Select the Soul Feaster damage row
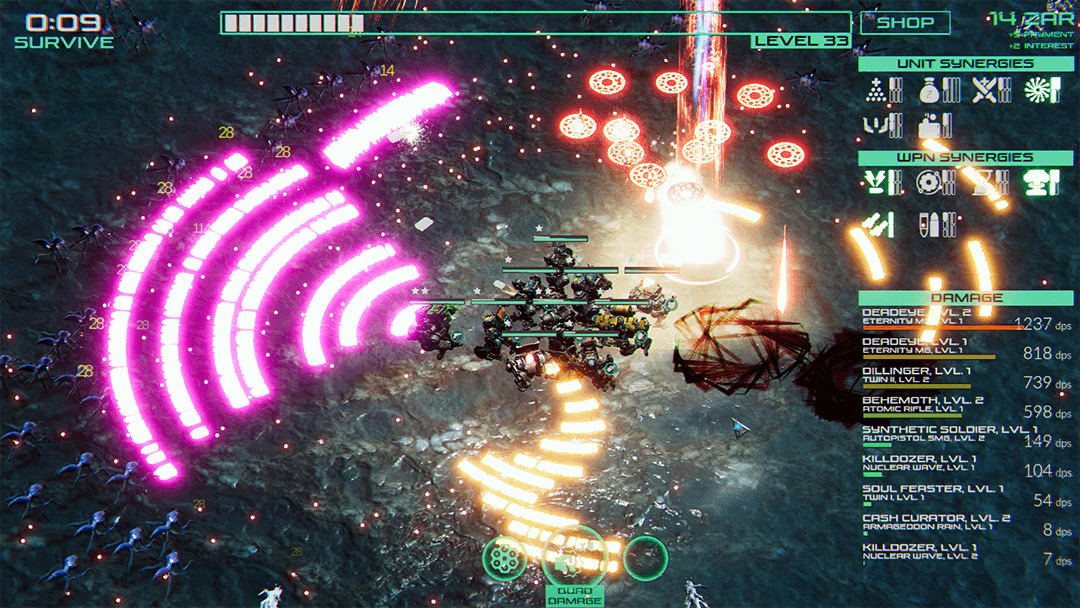 point(958,494)
